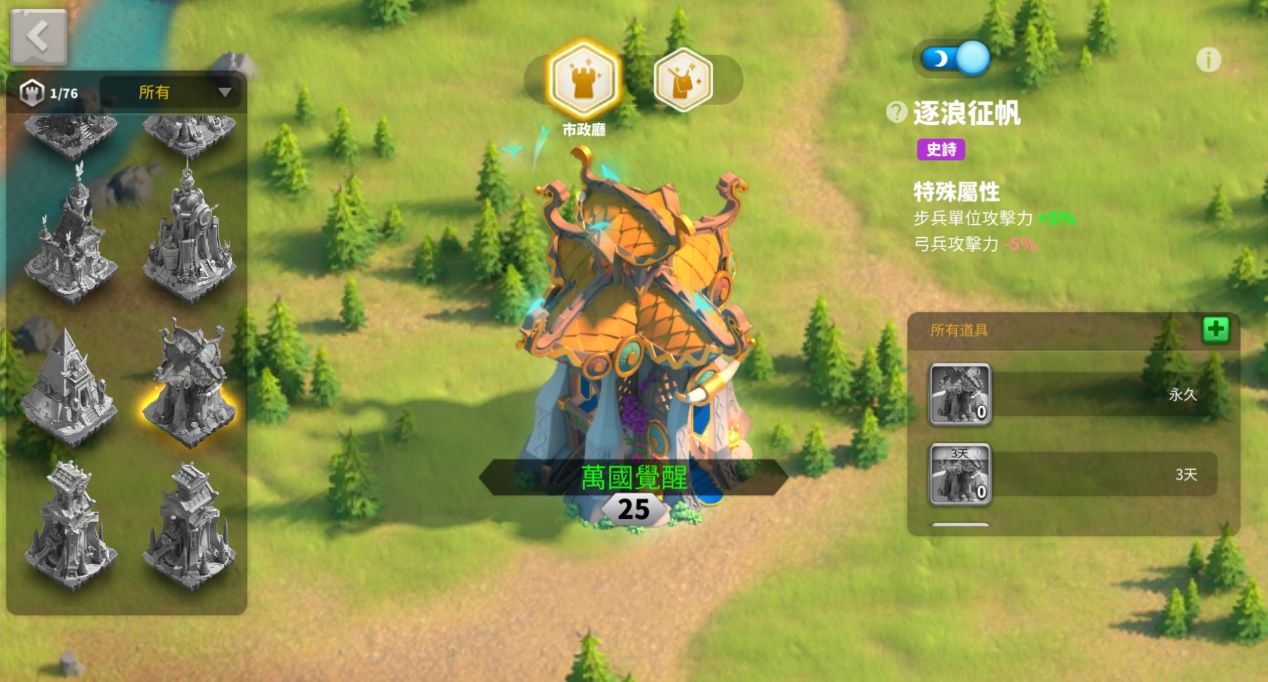Select the 永久 permanent skin item
Viewport: 1268px width, 682px height.
pyautogui.click(x=961, y=394)
